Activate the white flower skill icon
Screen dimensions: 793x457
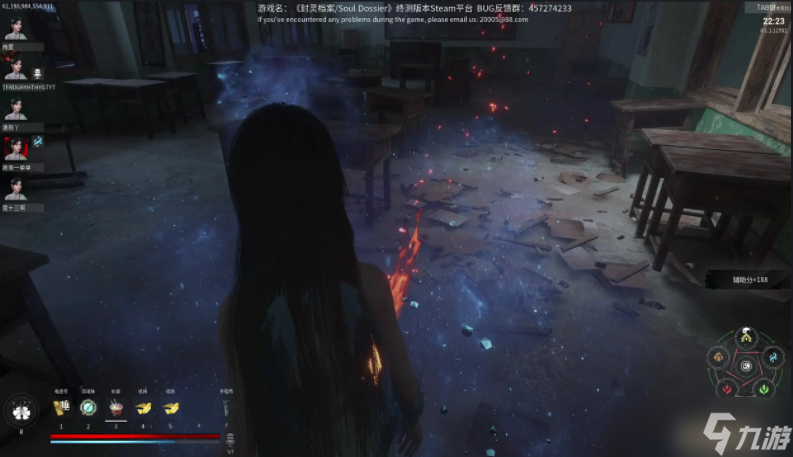(21, 411)
